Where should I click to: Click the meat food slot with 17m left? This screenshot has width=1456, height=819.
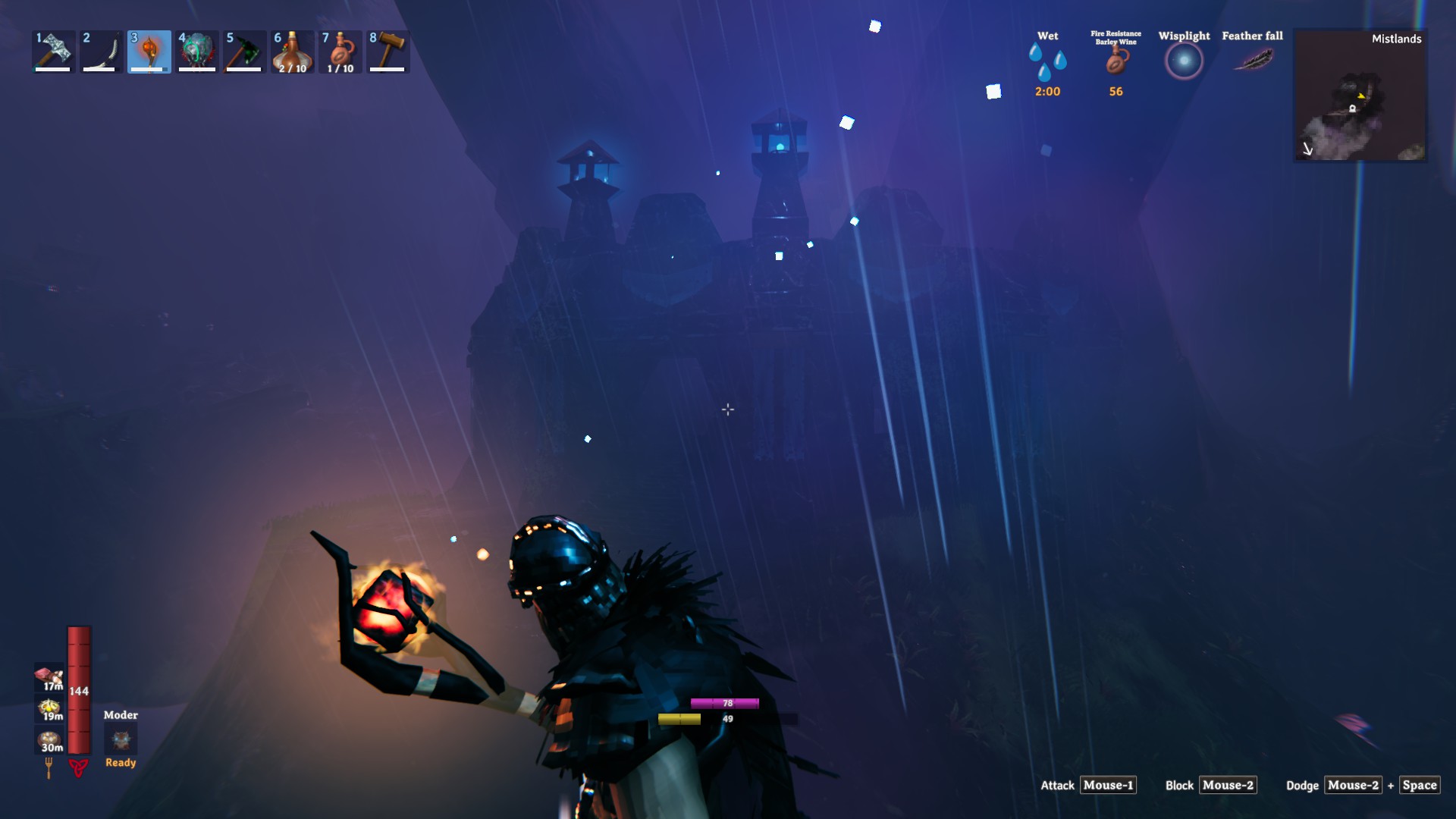click(x=49, y=677)
